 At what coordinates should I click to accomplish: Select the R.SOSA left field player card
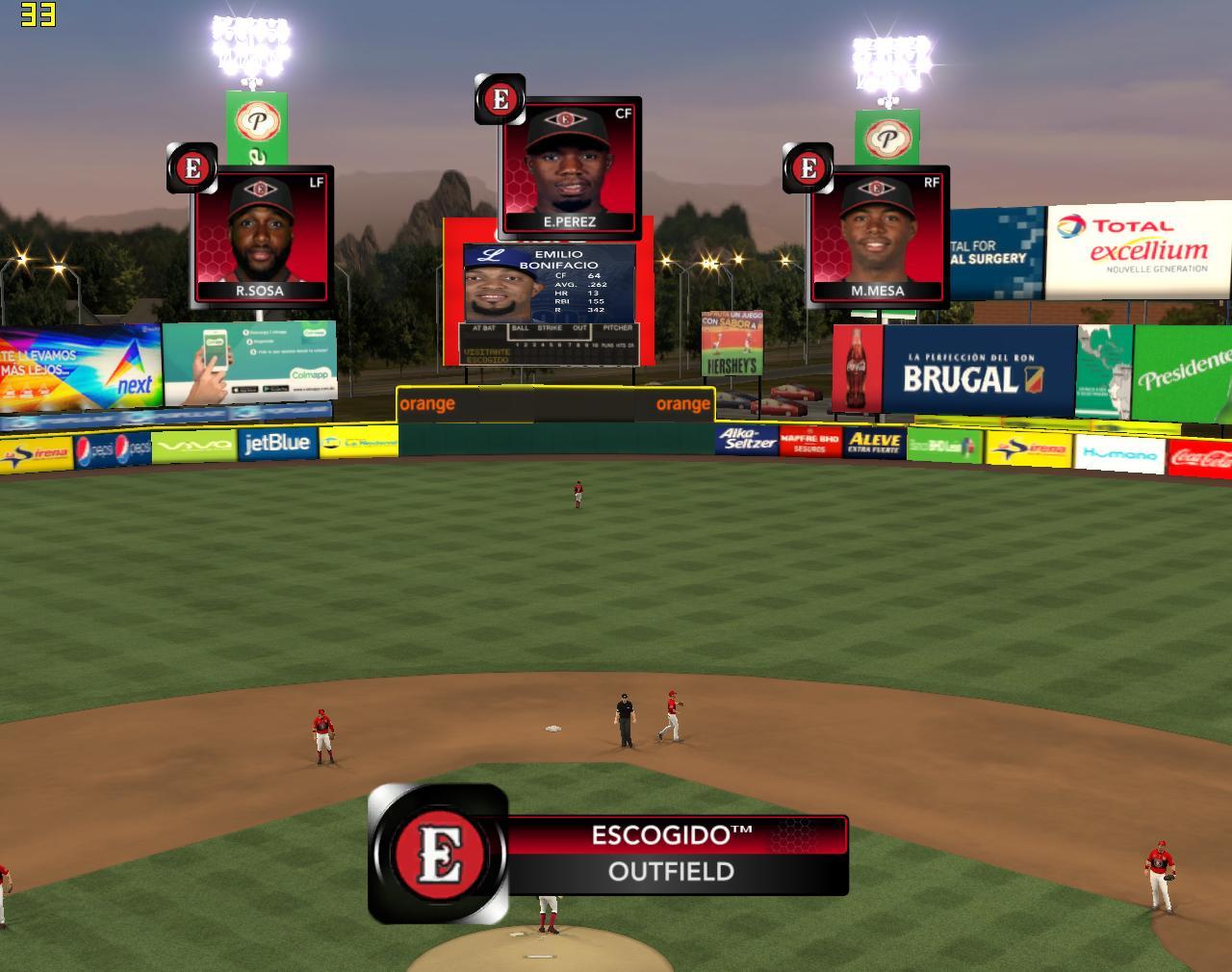click(263, 237)
